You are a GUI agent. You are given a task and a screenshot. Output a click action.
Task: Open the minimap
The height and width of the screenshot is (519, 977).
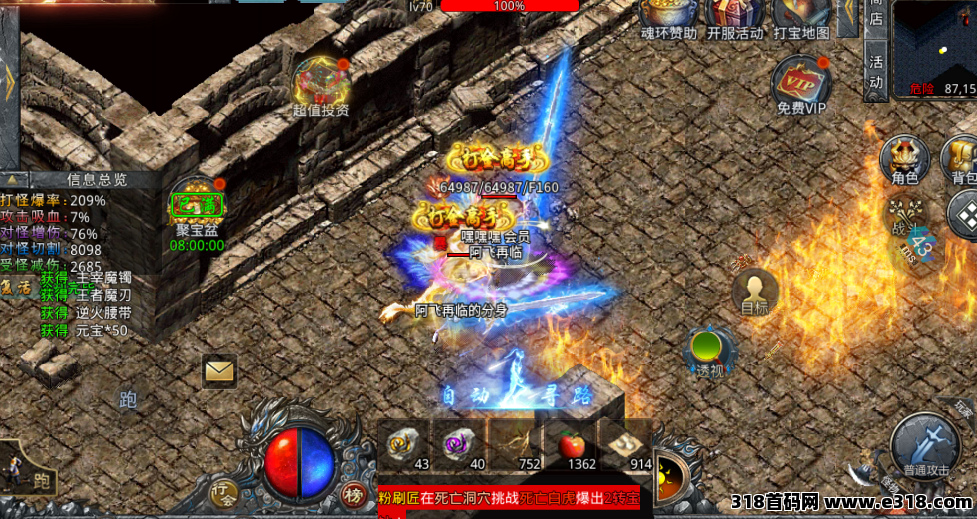934,45
